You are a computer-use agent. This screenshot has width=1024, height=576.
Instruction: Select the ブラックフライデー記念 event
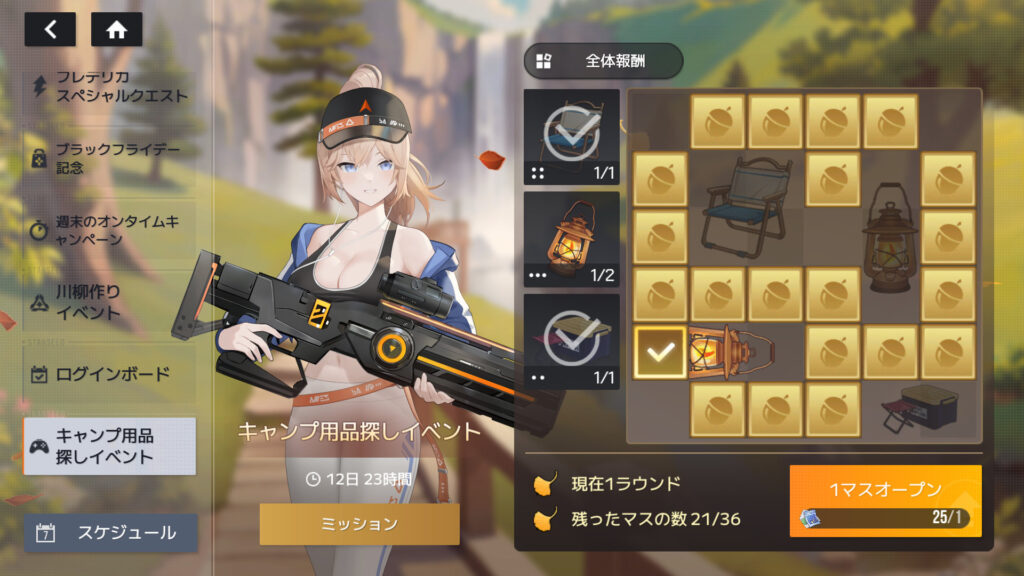[x=110, y=158]
